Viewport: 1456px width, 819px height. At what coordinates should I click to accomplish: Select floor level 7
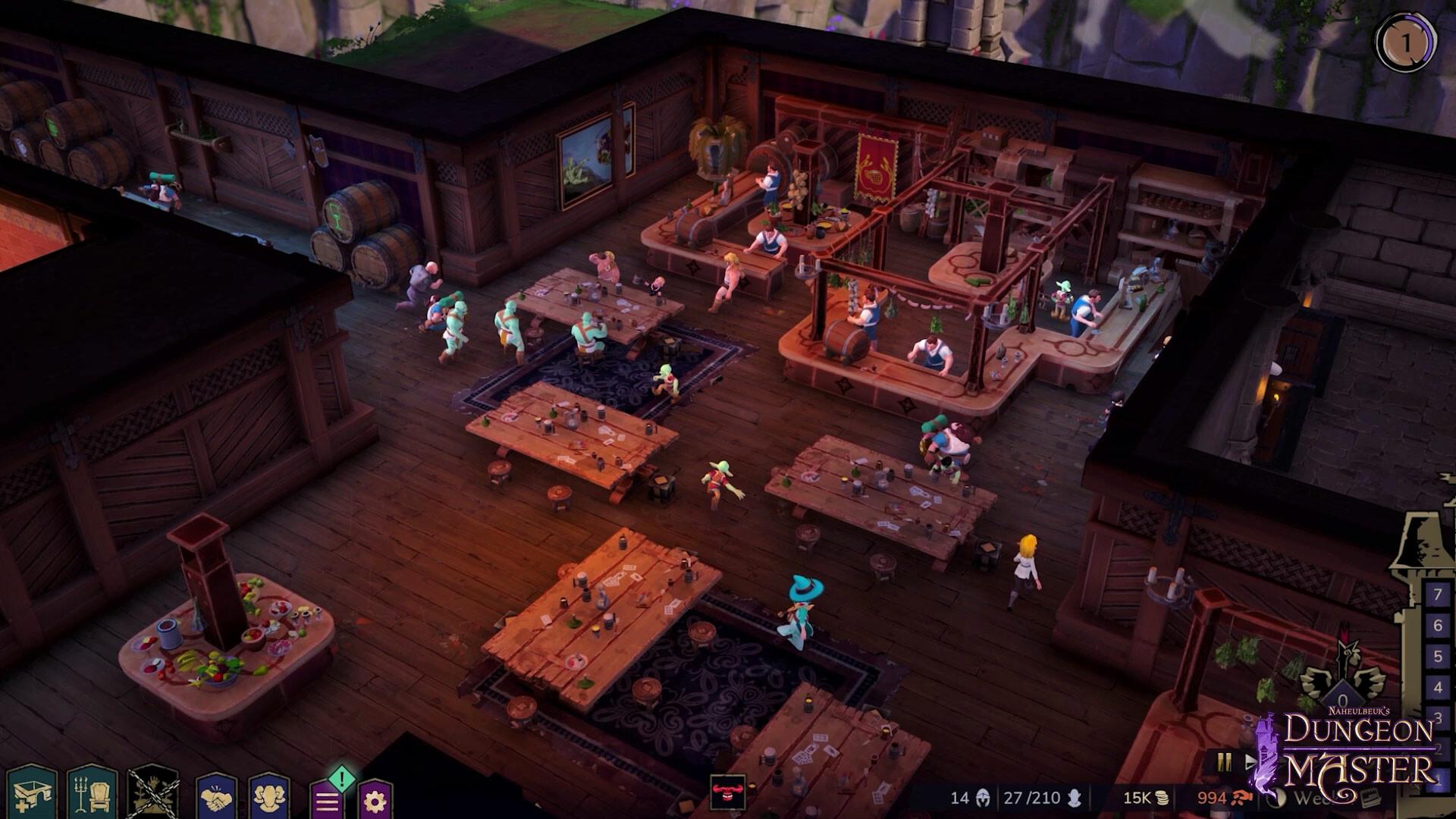[x=1436, y=595]
